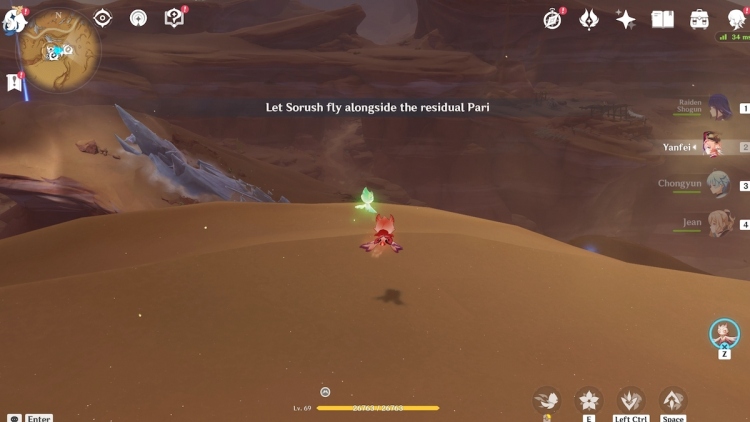Screen dimensions: 750x422
Task: Open the backpack inventory icon
Action: coord(699,19)
